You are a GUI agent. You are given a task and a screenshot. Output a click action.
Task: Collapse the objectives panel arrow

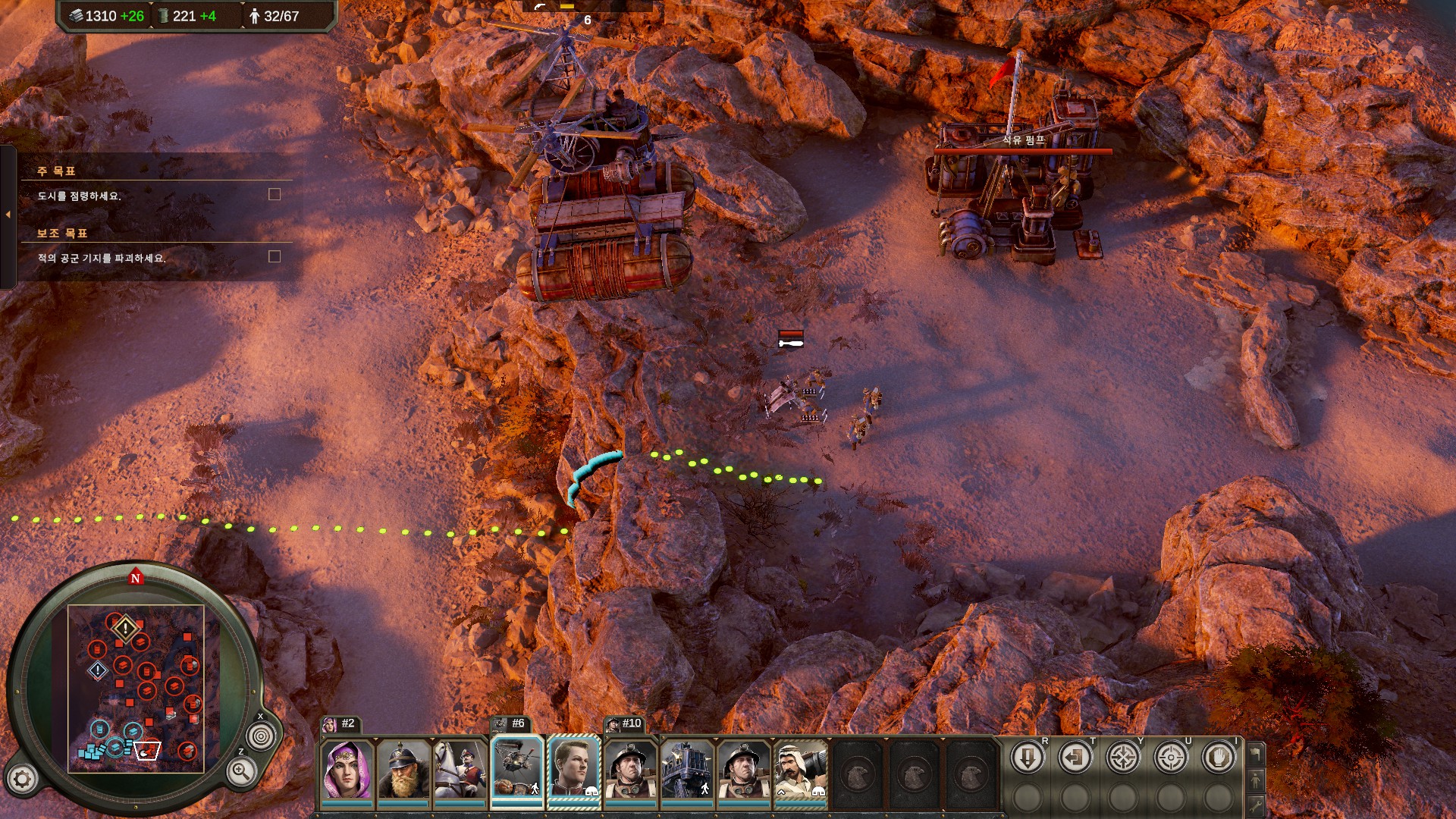tap(8, 215)
